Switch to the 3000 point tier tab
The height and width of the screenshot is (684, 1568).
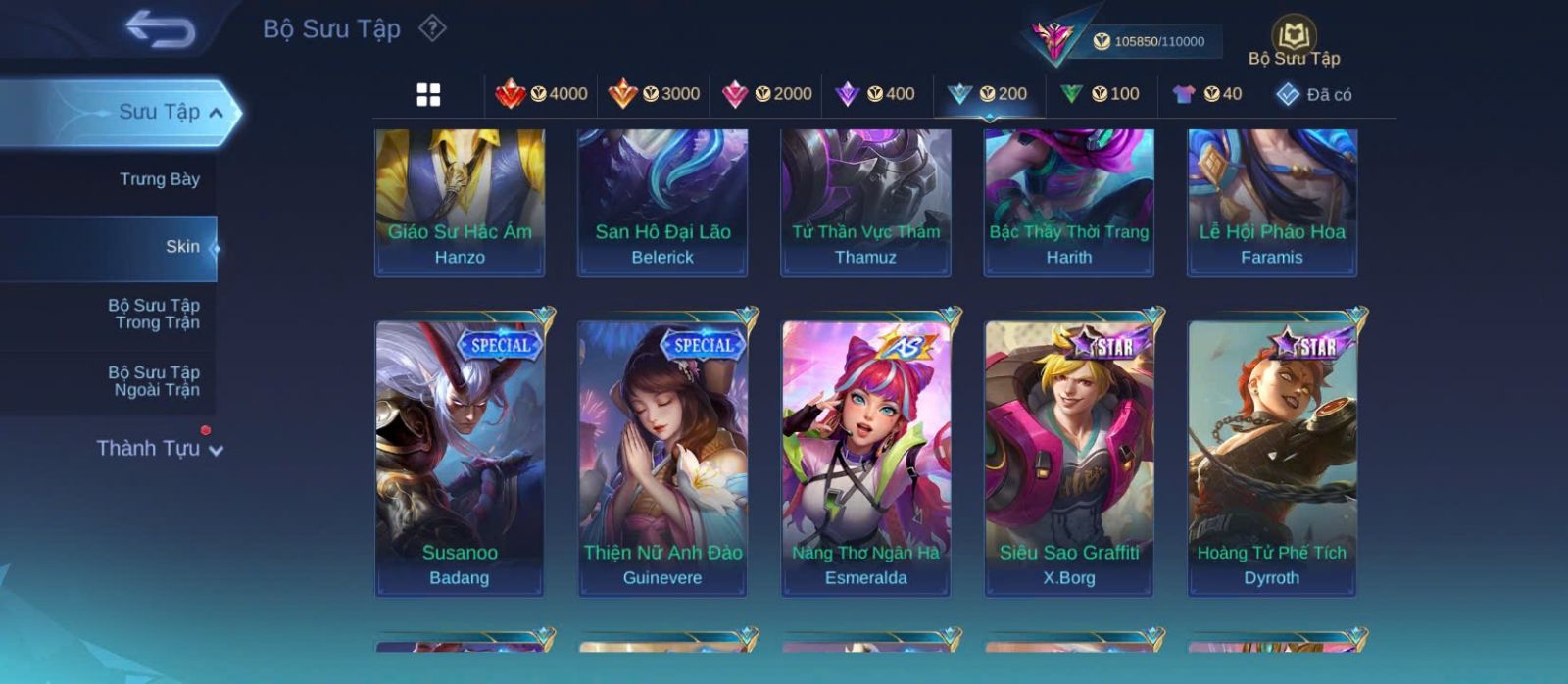point(654,94)
